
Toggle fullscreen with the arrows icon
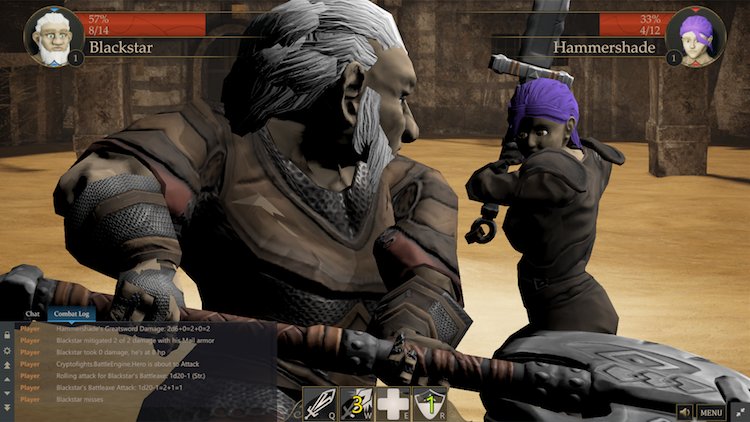pos(737,411)
